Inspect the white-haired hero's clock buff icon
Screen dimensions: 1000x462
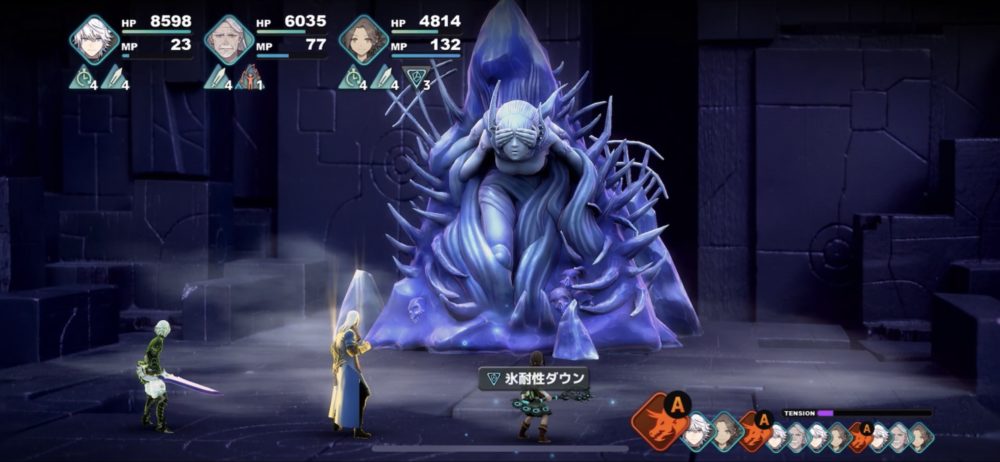click(x=83, y=77)
